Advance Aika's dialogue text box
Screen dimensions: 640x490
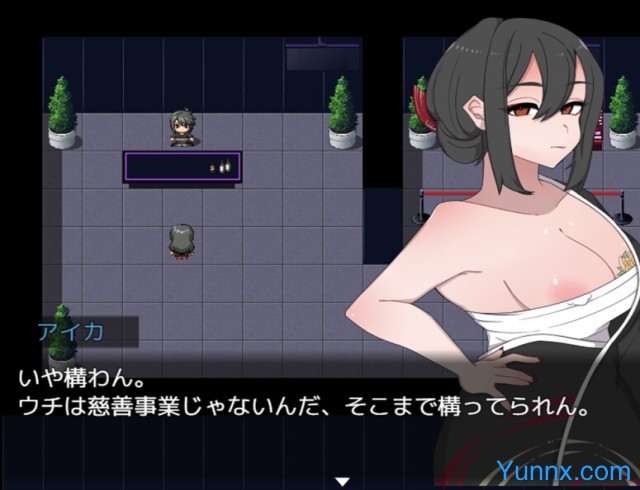[300, 395]
